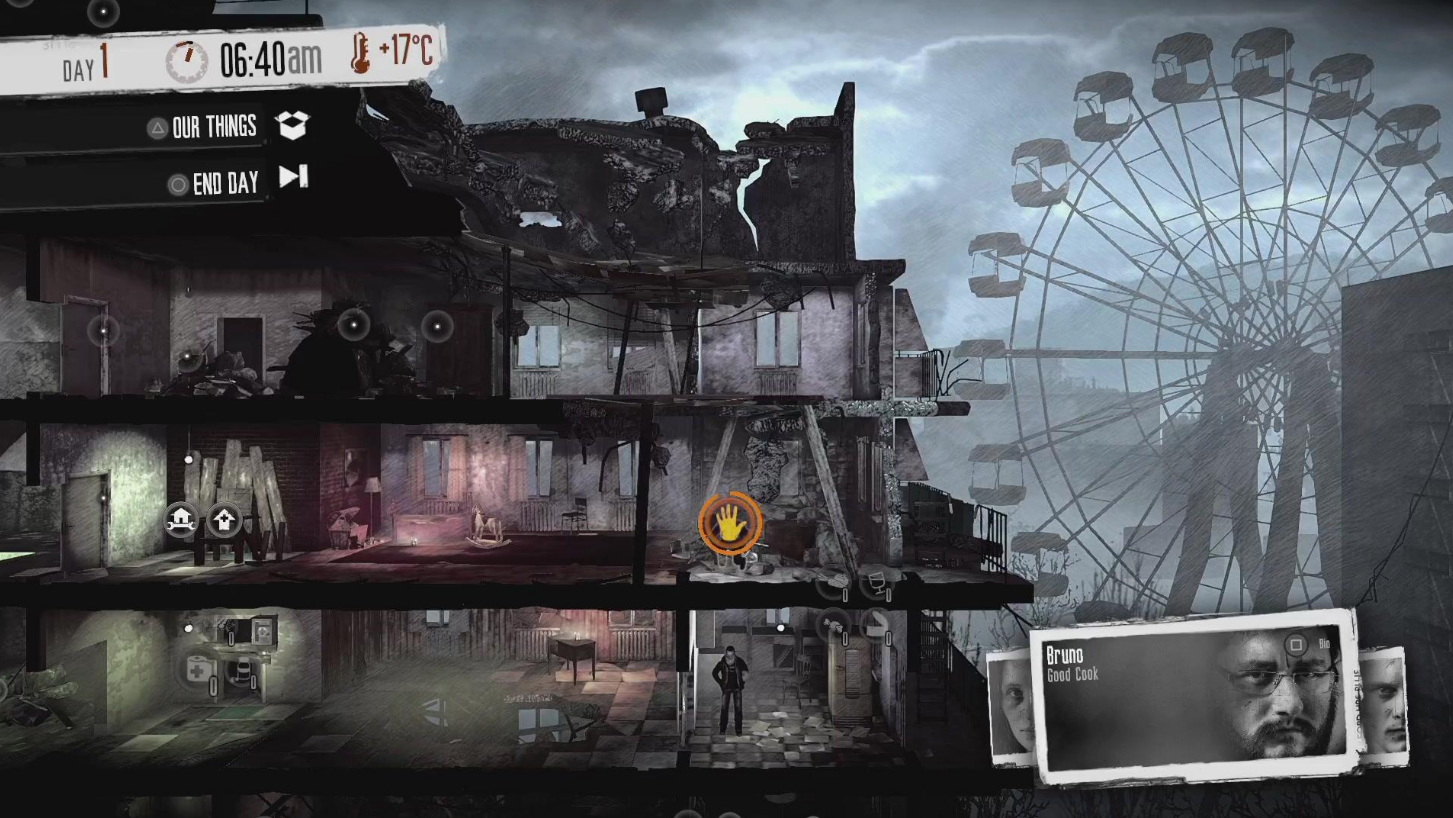Screen dimensions: 1453x818
Task: Choose the man's portrait right of Bruno's card
Action: [x=1384, y=706]
